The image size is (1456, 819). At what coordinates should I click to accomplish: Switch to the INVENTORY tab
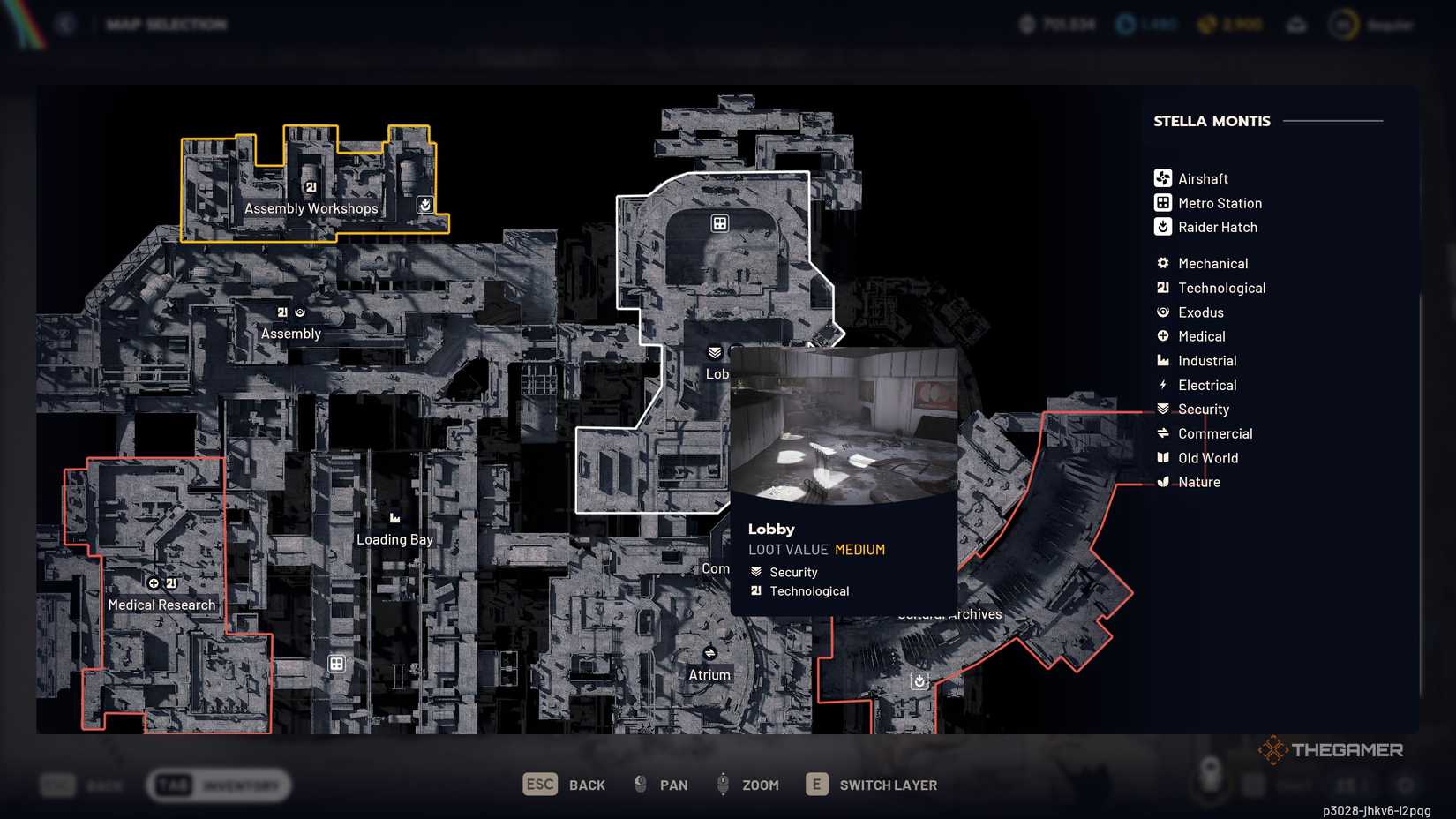point(219,784)
